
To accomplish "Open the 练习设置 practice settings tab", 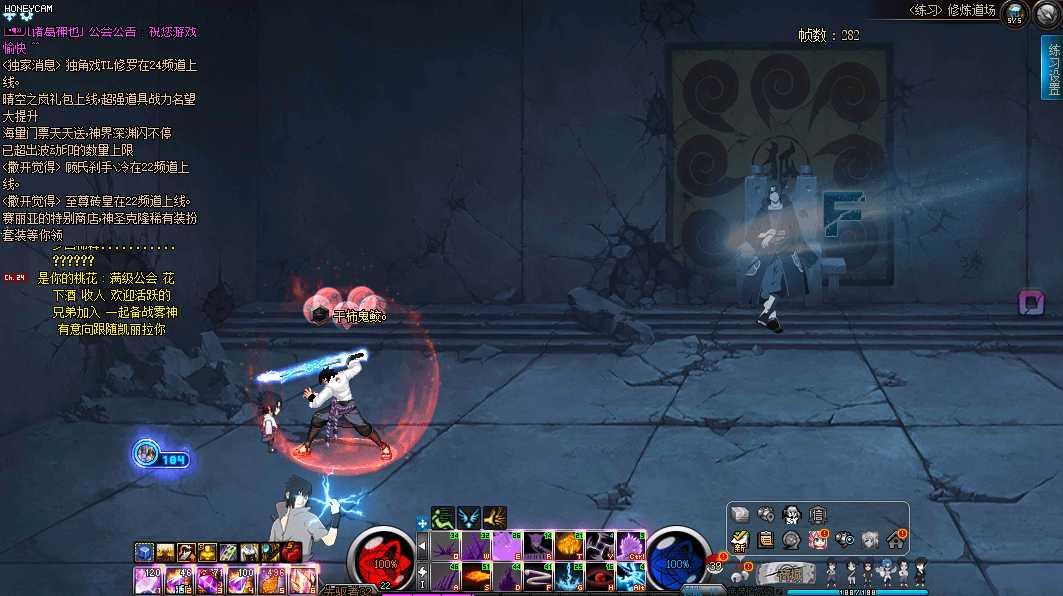I will pos(1051,67).
